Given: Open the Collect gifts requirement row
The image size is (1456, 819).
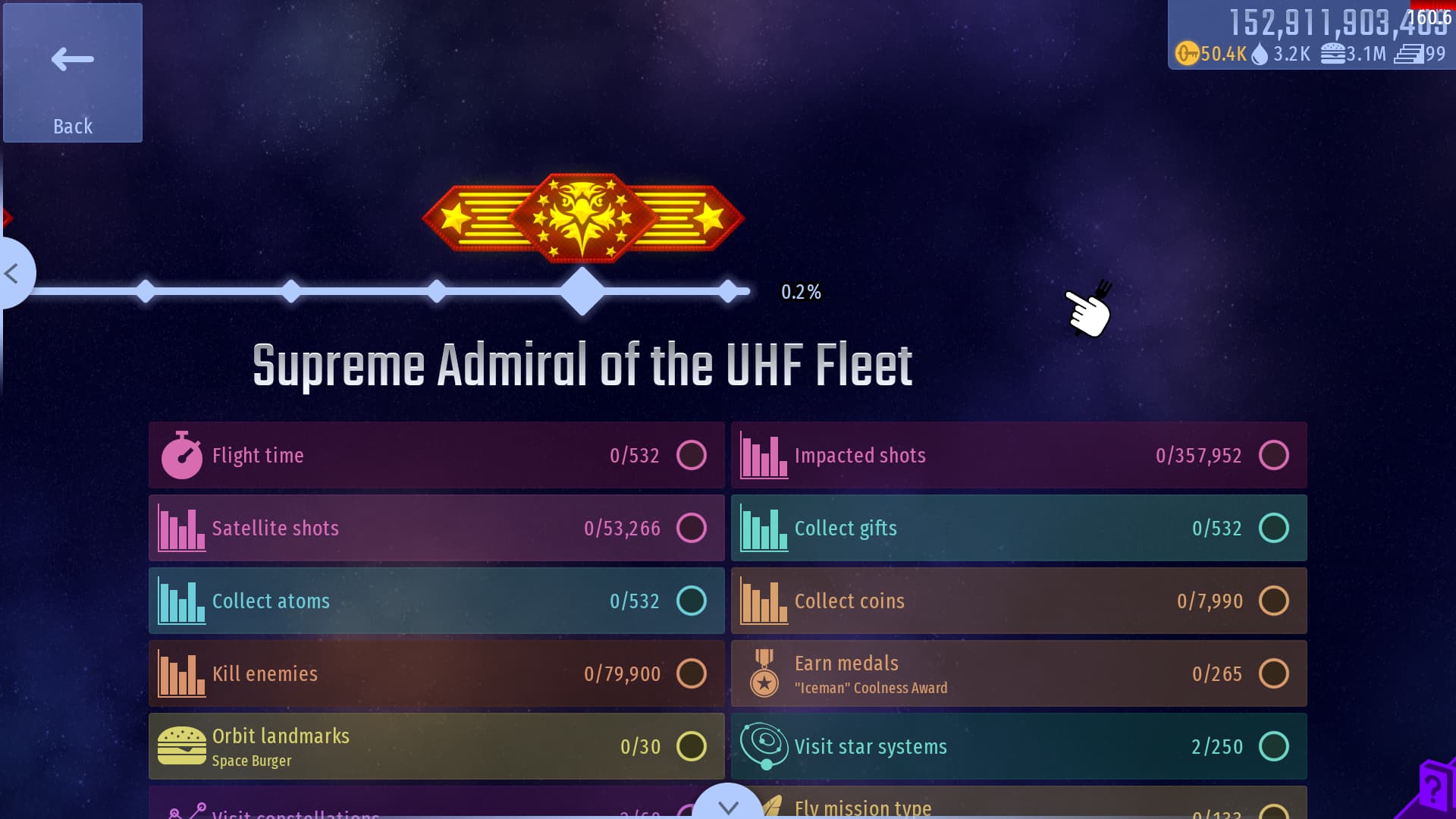Looking at the screenshot, I should pos(1018,528).
